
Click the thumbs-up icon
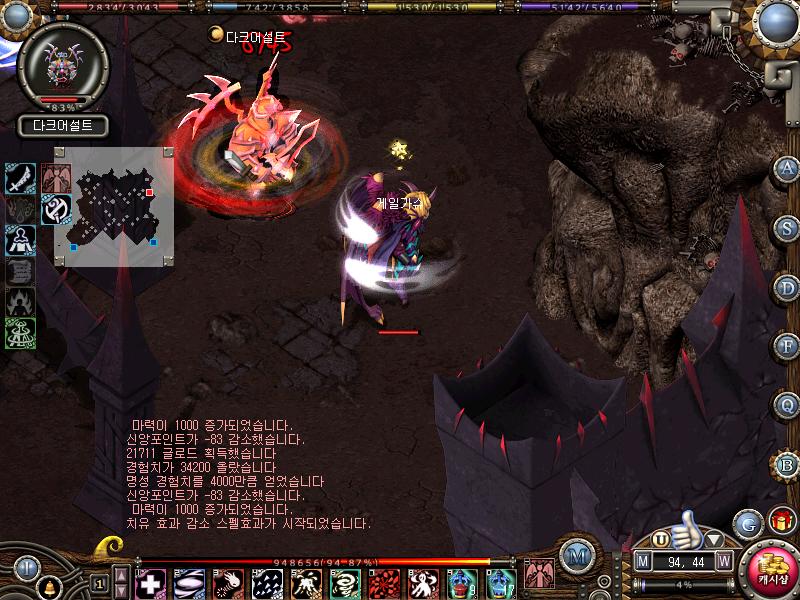click(688, 527)
